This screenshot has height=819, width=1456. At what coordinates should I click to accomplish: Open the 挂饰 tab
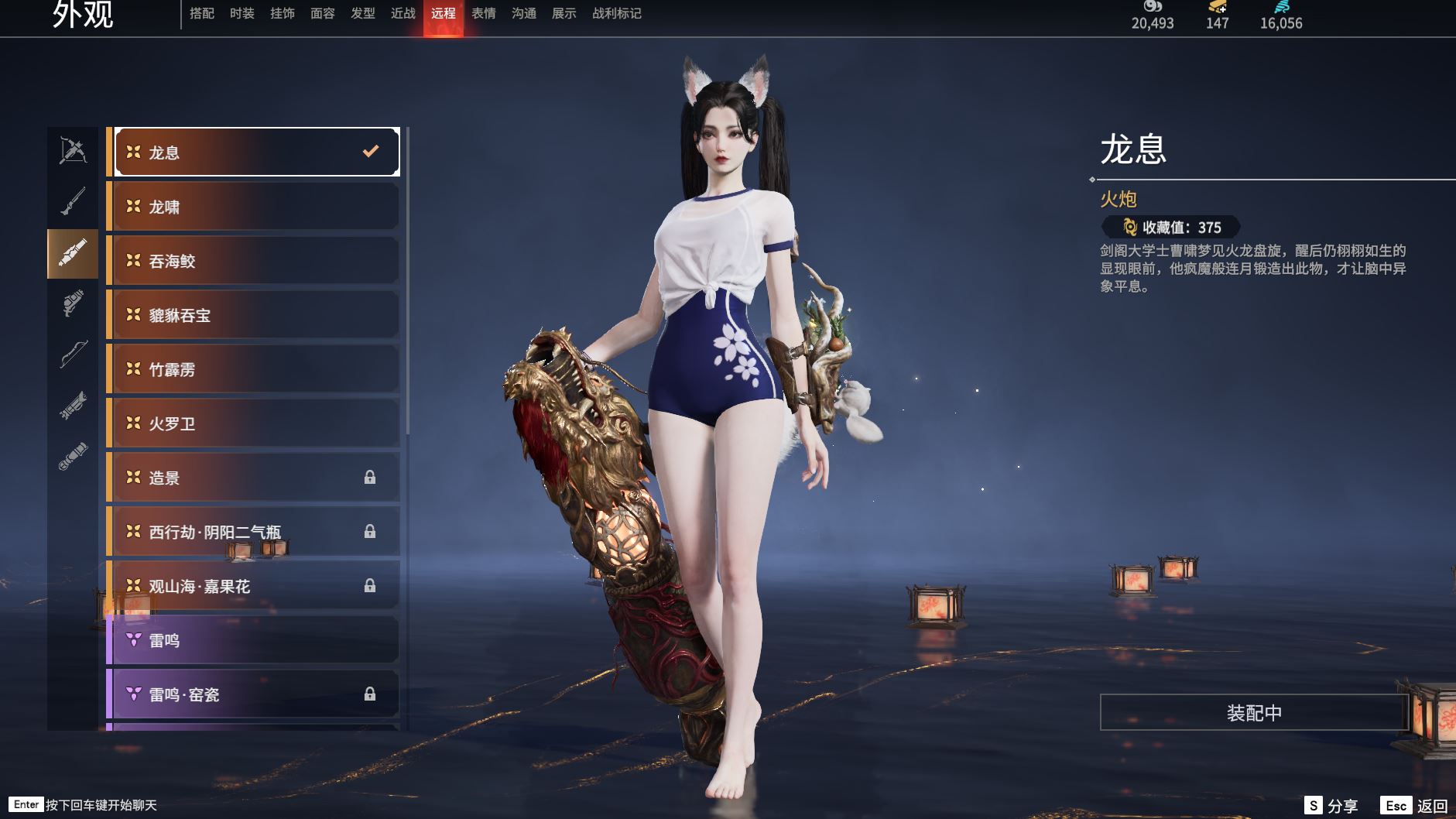pos(282,13)
